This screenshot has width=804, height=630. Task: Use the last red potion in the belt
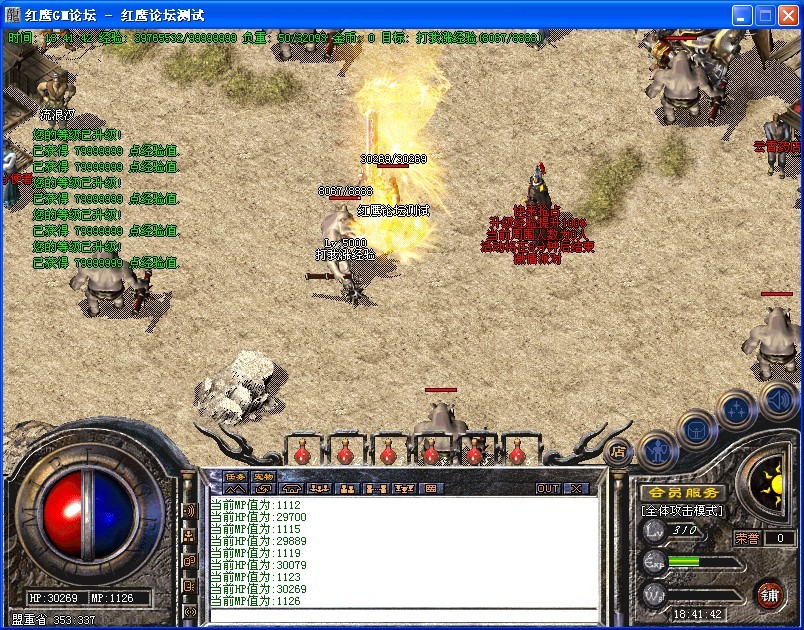517,453
